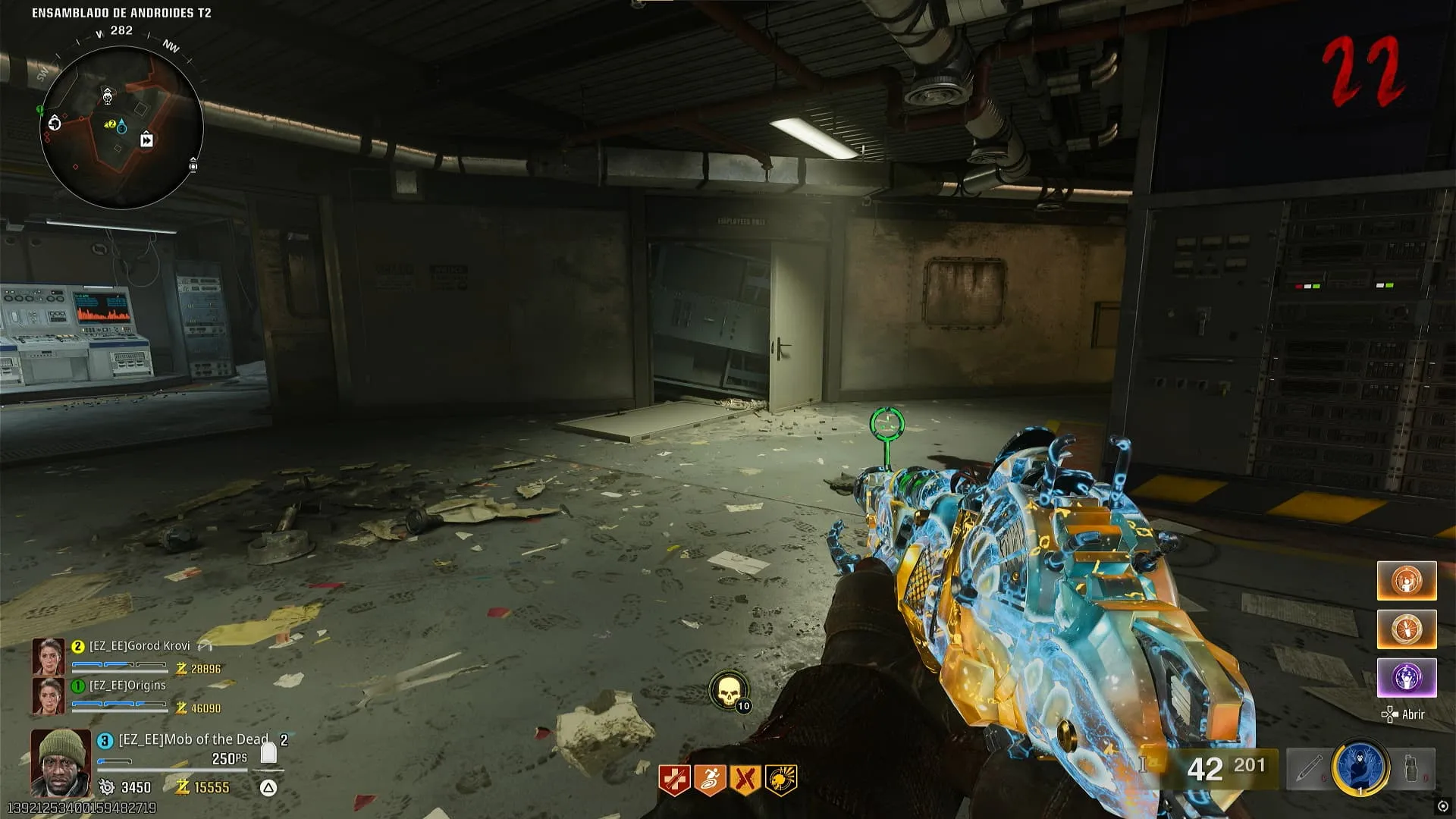Activate the purple gobblegum slot
The image size is (1456, 819).
point(1407,677)
